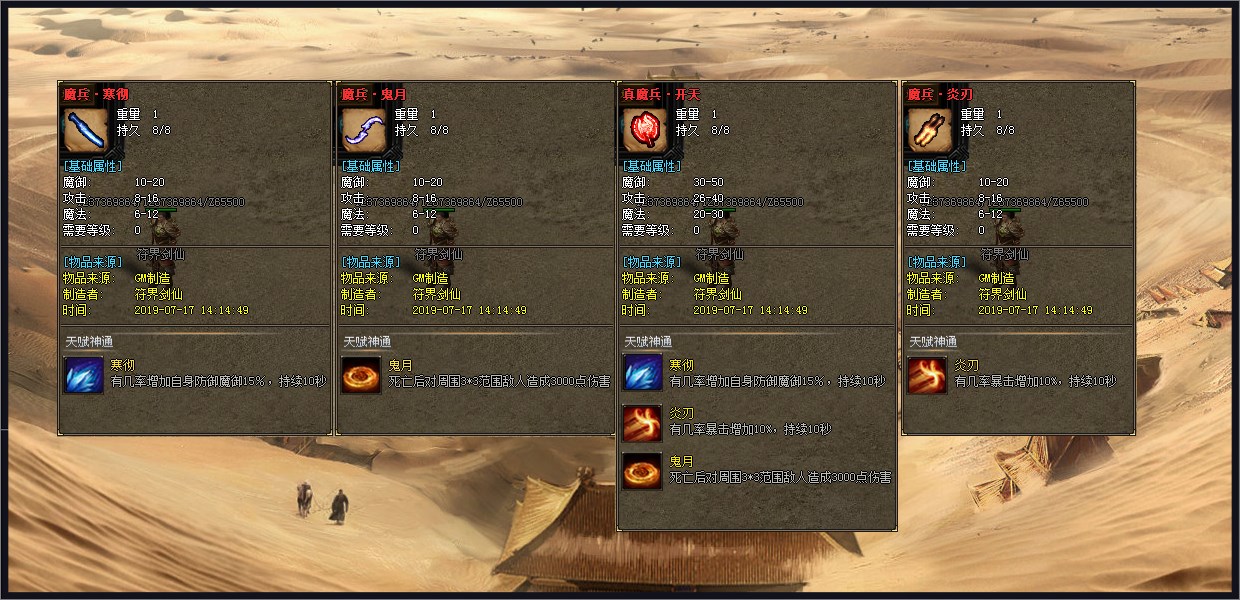The width and height of the screenshot is (1240, 600).
Task: Choose the 寒彻 talent icon in 真魔兵·开天 panel
Action: 642,374
